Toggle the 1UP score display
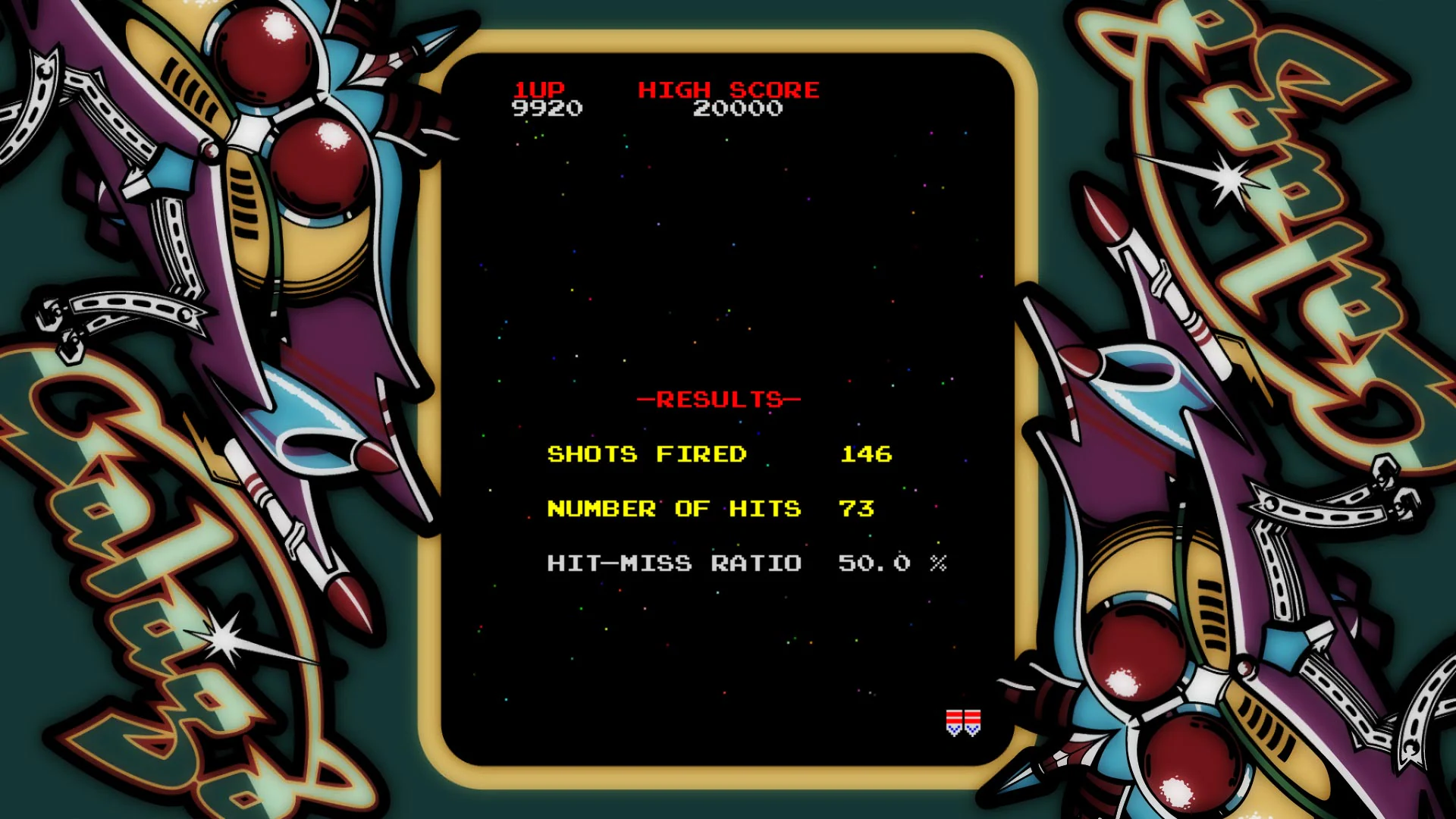Viewport: 1456px width, 819px height. coord(540,91)
